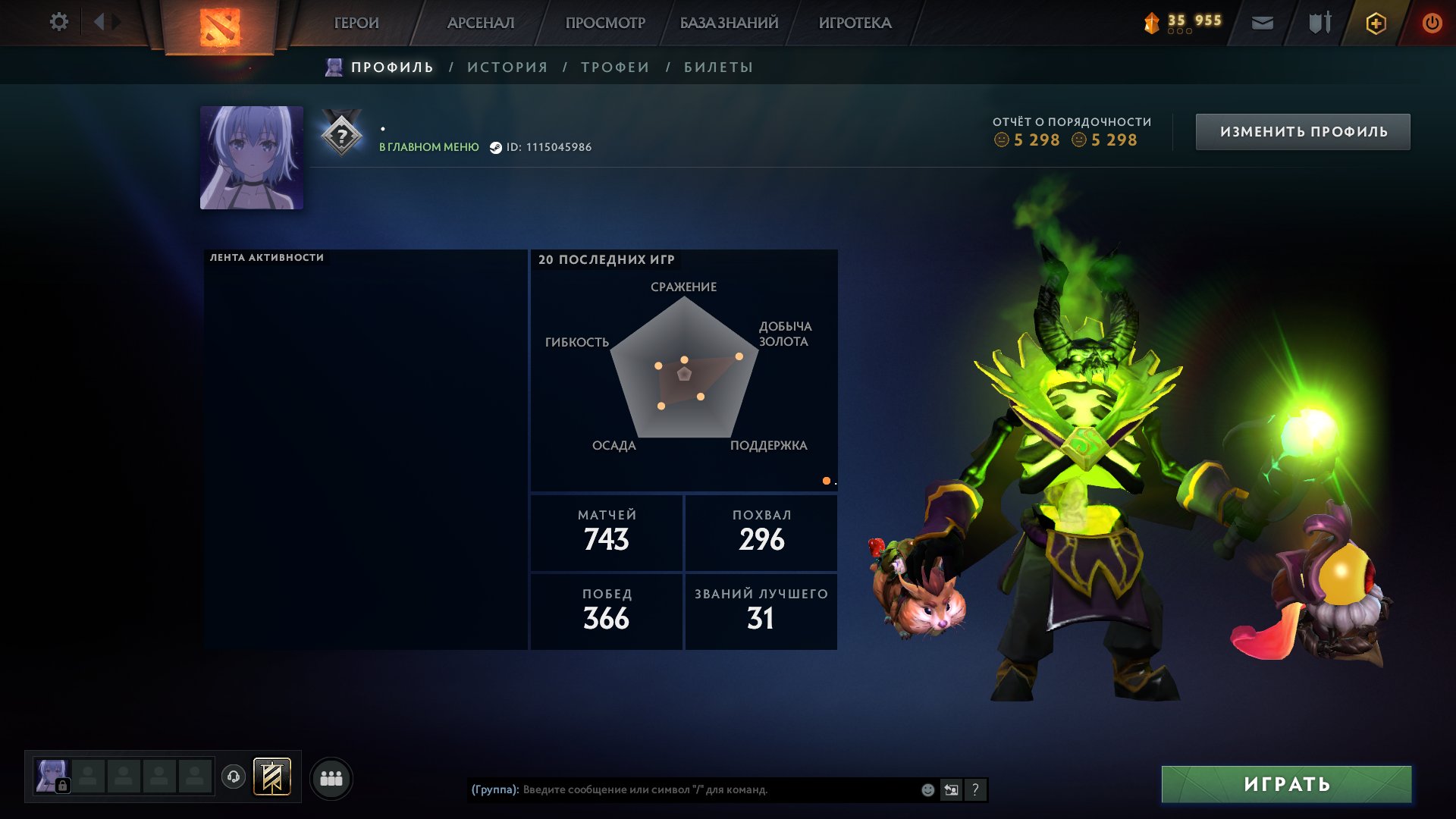Open the emoticon picker beside chat input
Image resolution: width=1456 pixels, height=819 pixels.
(927, 789)
